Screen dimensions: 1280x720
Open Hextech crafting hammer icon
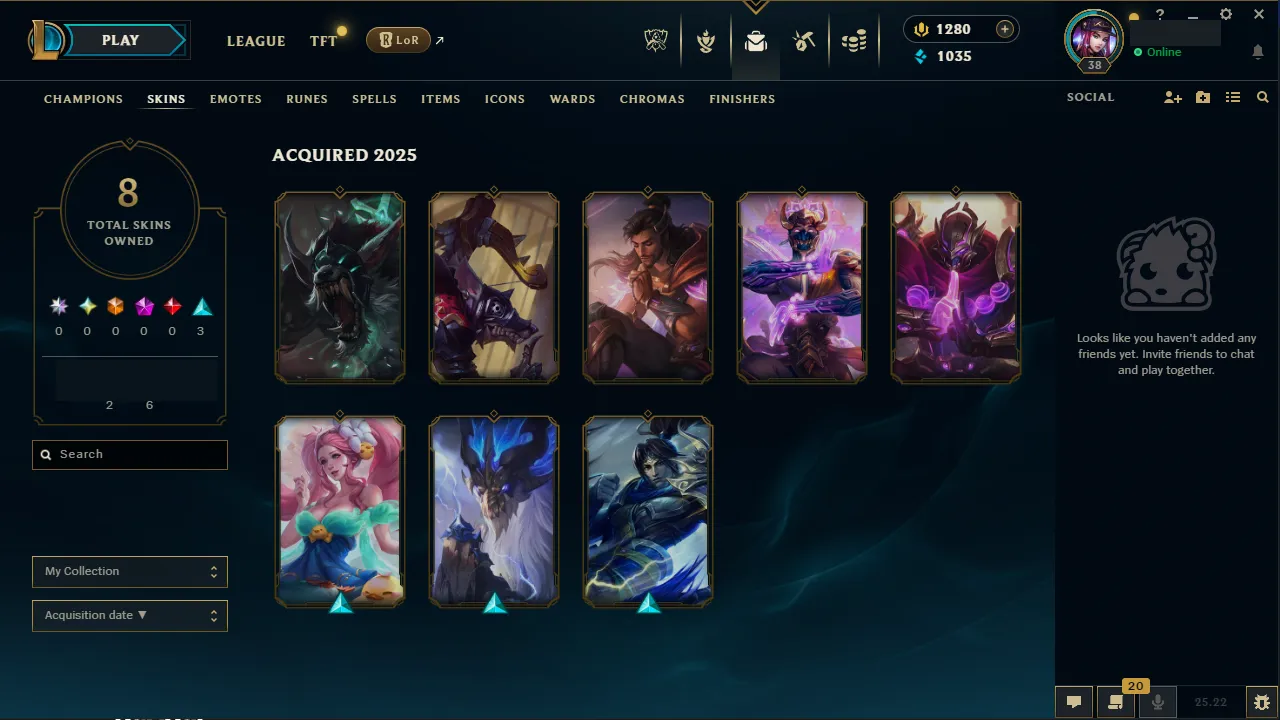point(804,40)
